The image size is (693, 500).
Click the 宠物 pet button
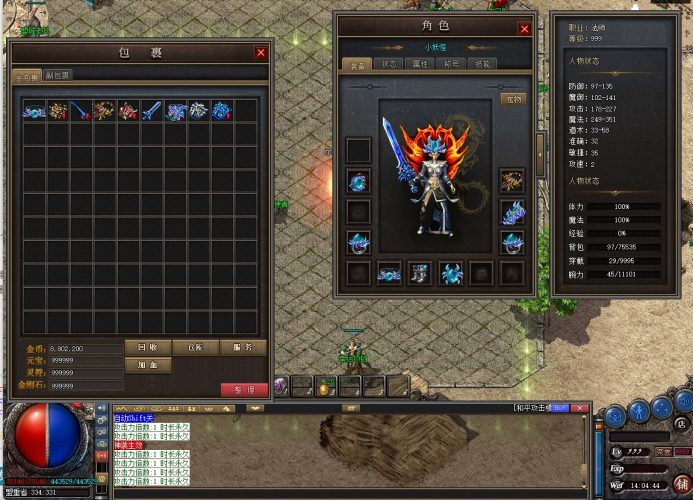512,98
